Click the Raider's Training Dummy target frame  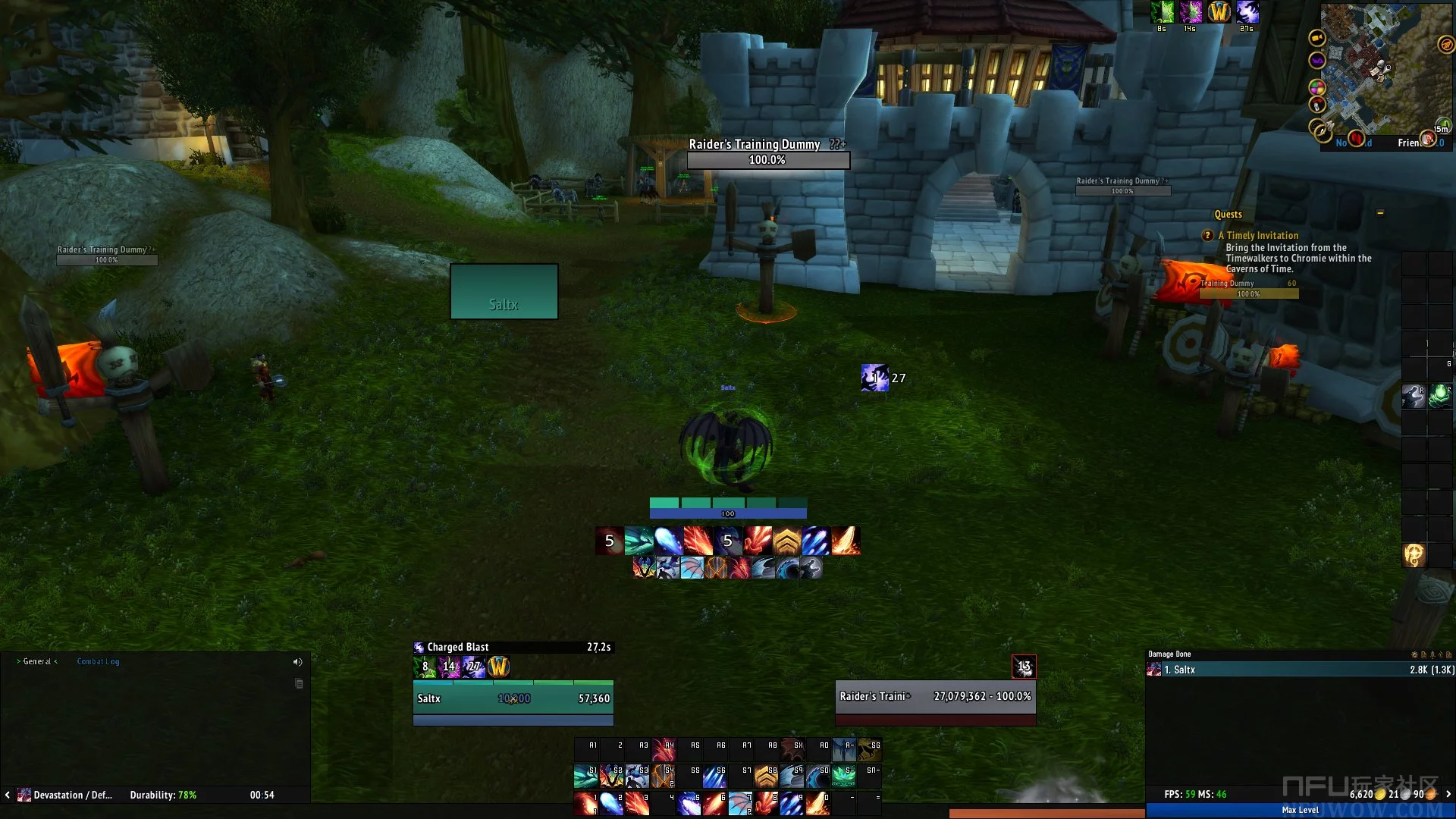pyautogui.click(x=935, y=696)
